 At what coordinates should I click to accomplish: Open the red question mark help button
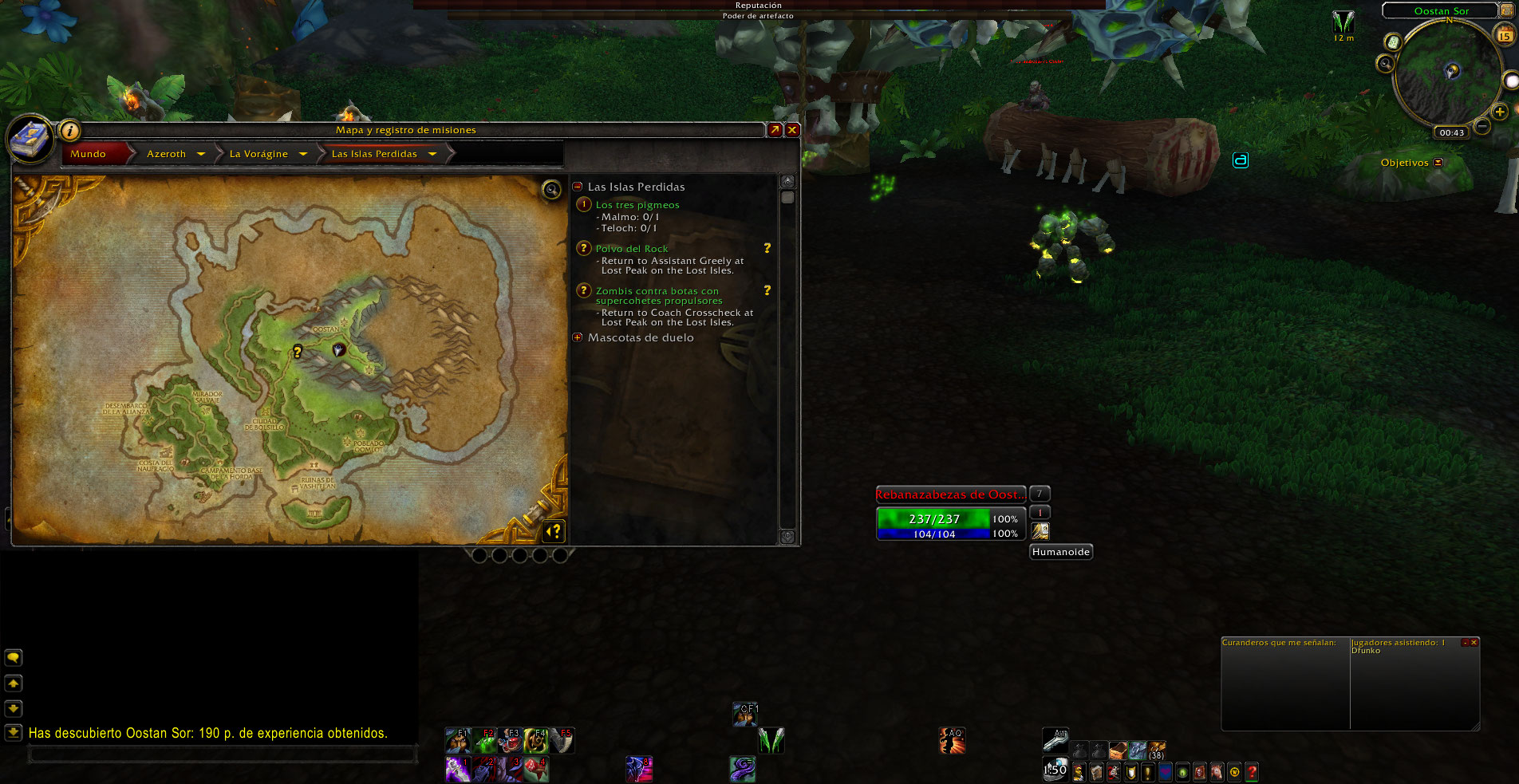pos(1252,772)
